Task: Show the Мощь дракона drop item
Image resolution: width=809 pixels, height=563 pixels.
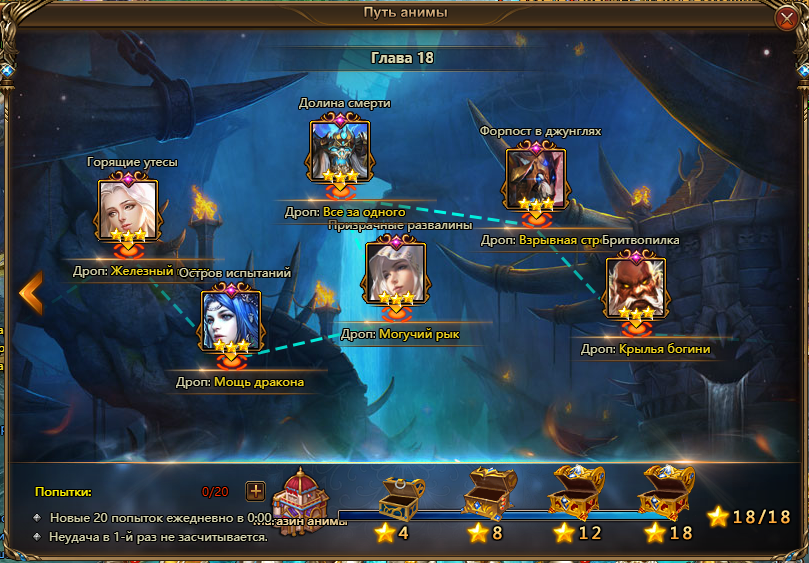Action: point(258,382)
